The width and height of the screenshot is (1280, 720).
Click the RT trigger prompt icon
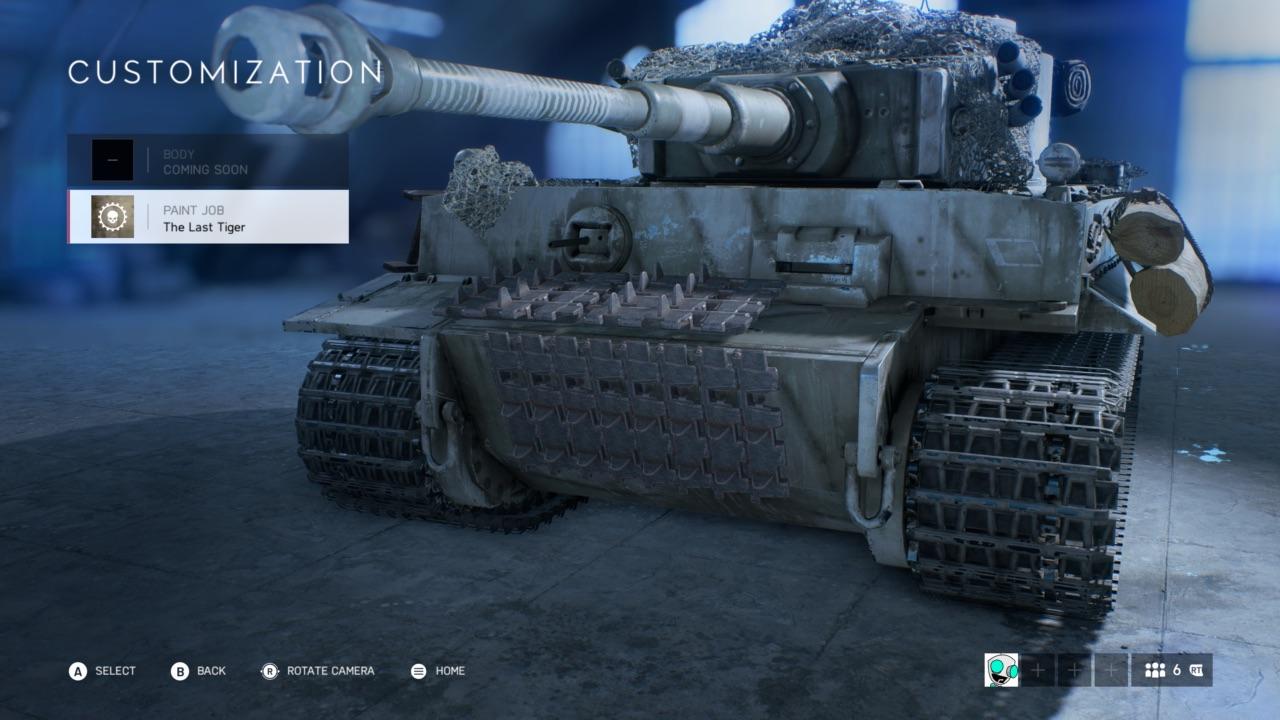coord(1197,671)
